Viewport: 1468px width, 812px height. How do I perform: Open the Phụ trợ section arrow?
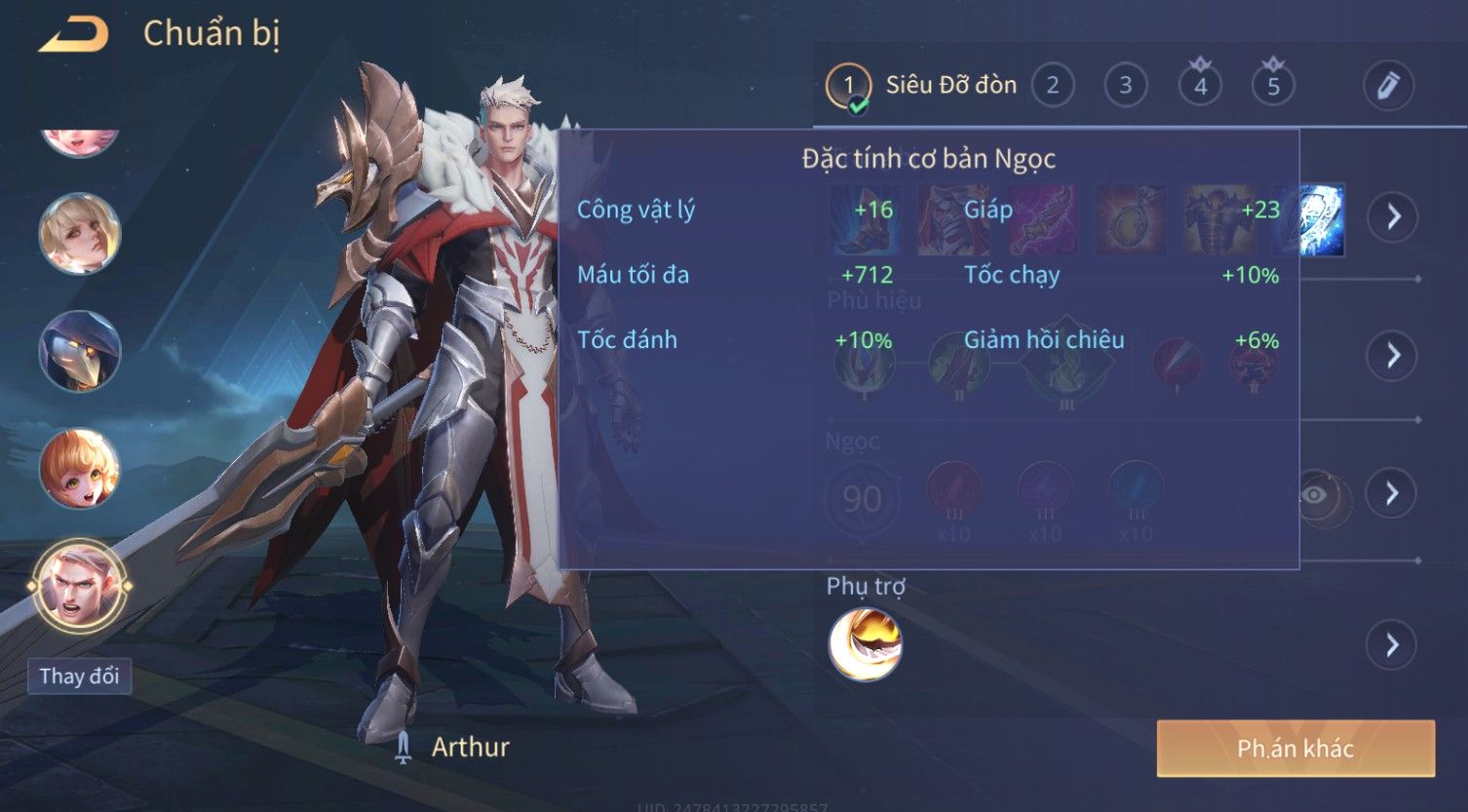1392,644
